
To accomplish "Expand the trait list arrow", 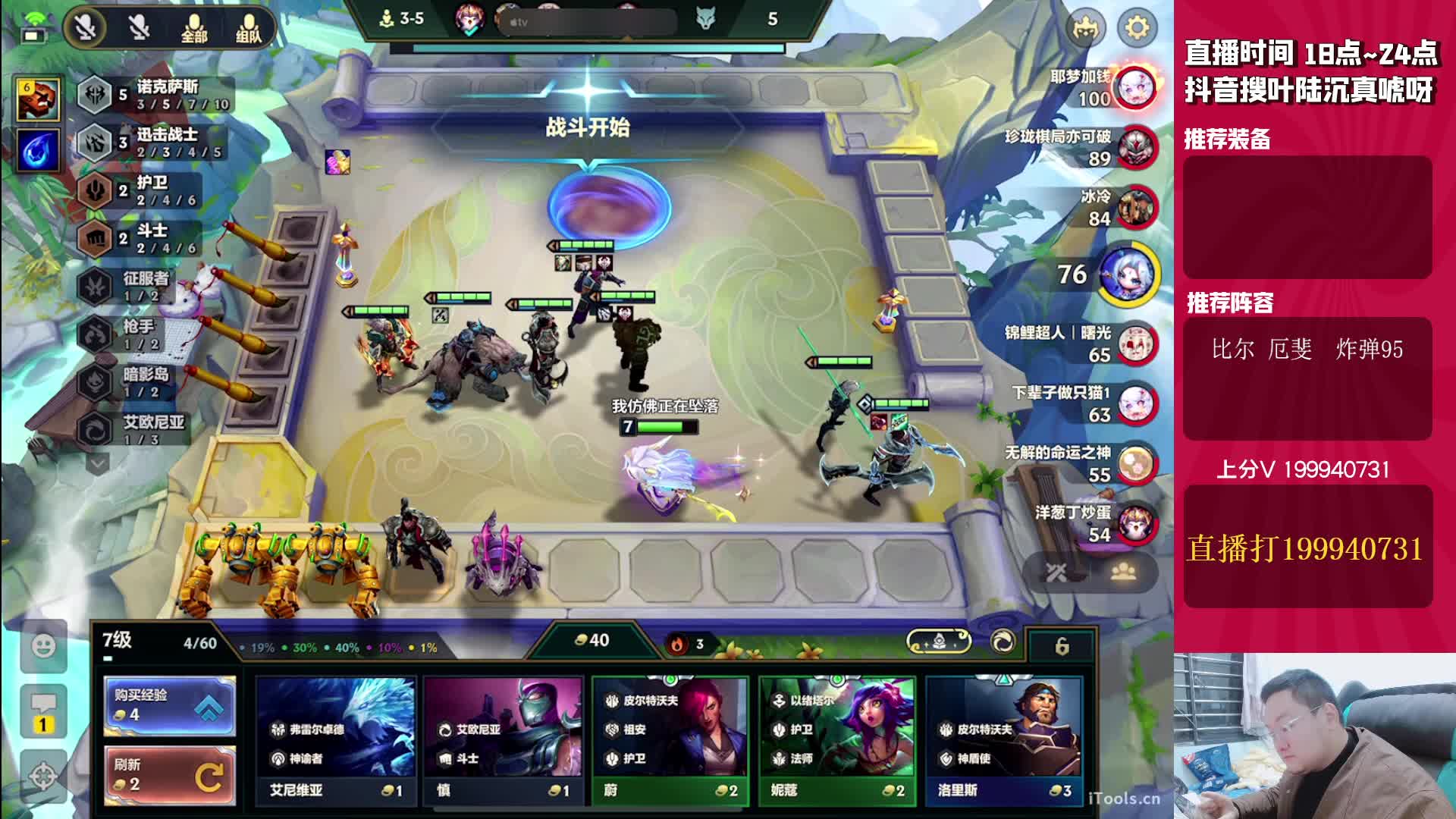I will click(x=98, y=462).
